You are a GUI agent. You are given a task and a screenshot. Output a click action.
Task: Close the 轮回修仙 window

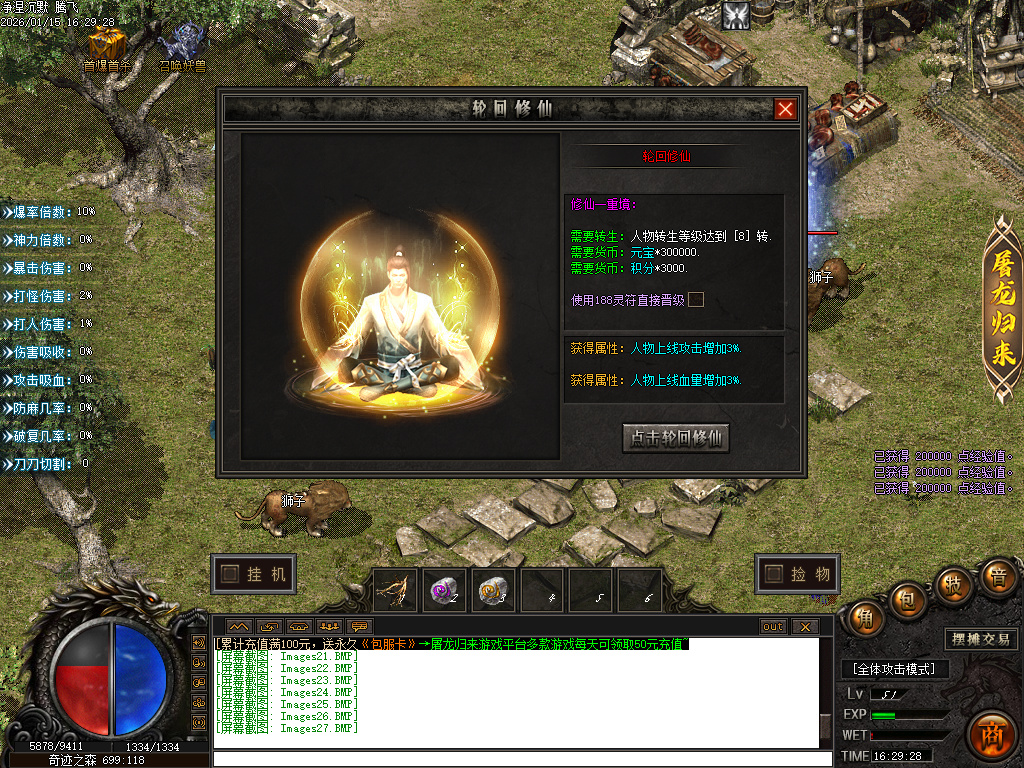(786, 109)
